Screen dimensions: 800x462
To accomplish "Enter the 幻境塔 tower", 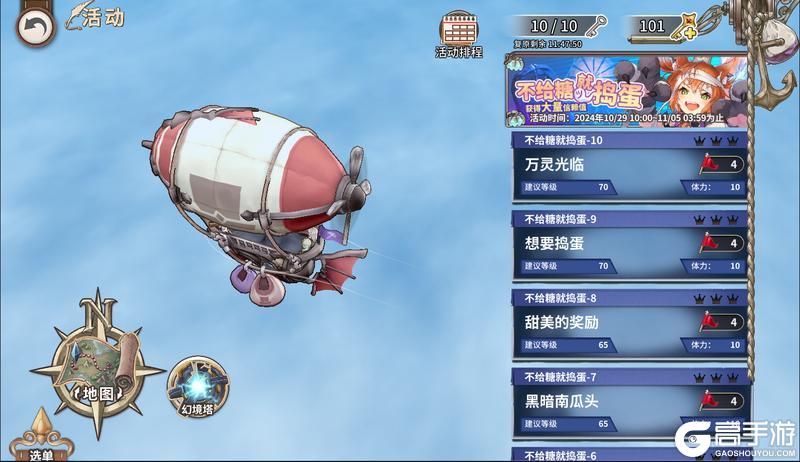I will (x=198, y=388).
